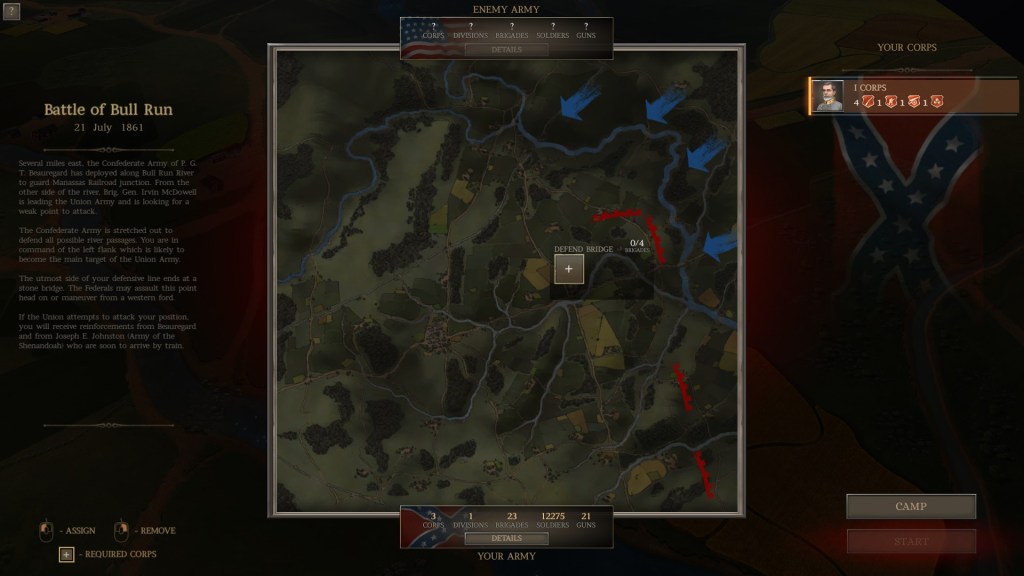The image size is (1024, 576).
Task: Go to Camp
Action: [x=910, y=507]
